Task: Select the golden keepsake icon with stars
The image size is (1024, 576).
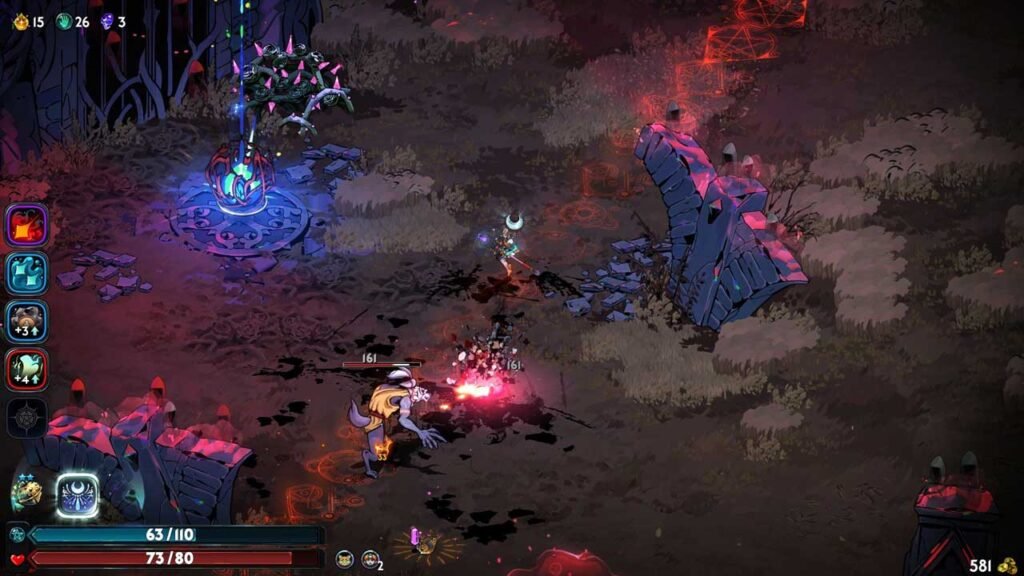Action: [27, 492]
